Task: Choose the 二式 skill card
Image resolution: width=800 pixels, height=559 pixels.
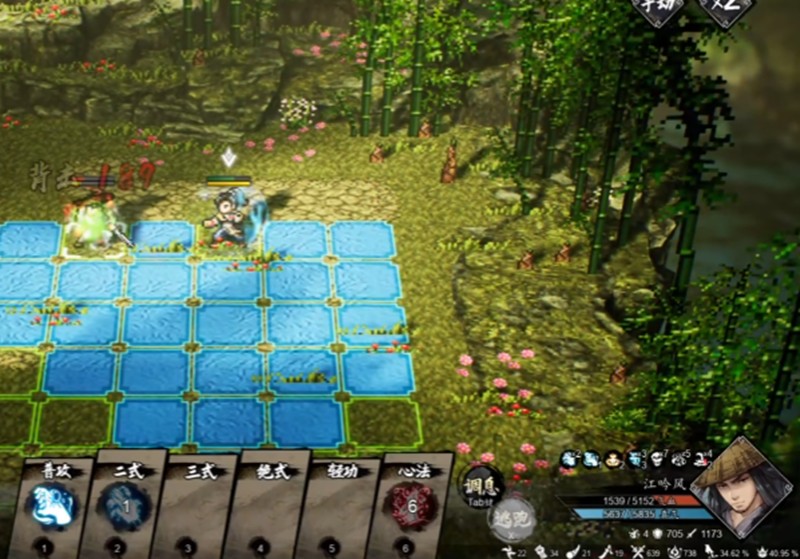Action: (125, 505)
